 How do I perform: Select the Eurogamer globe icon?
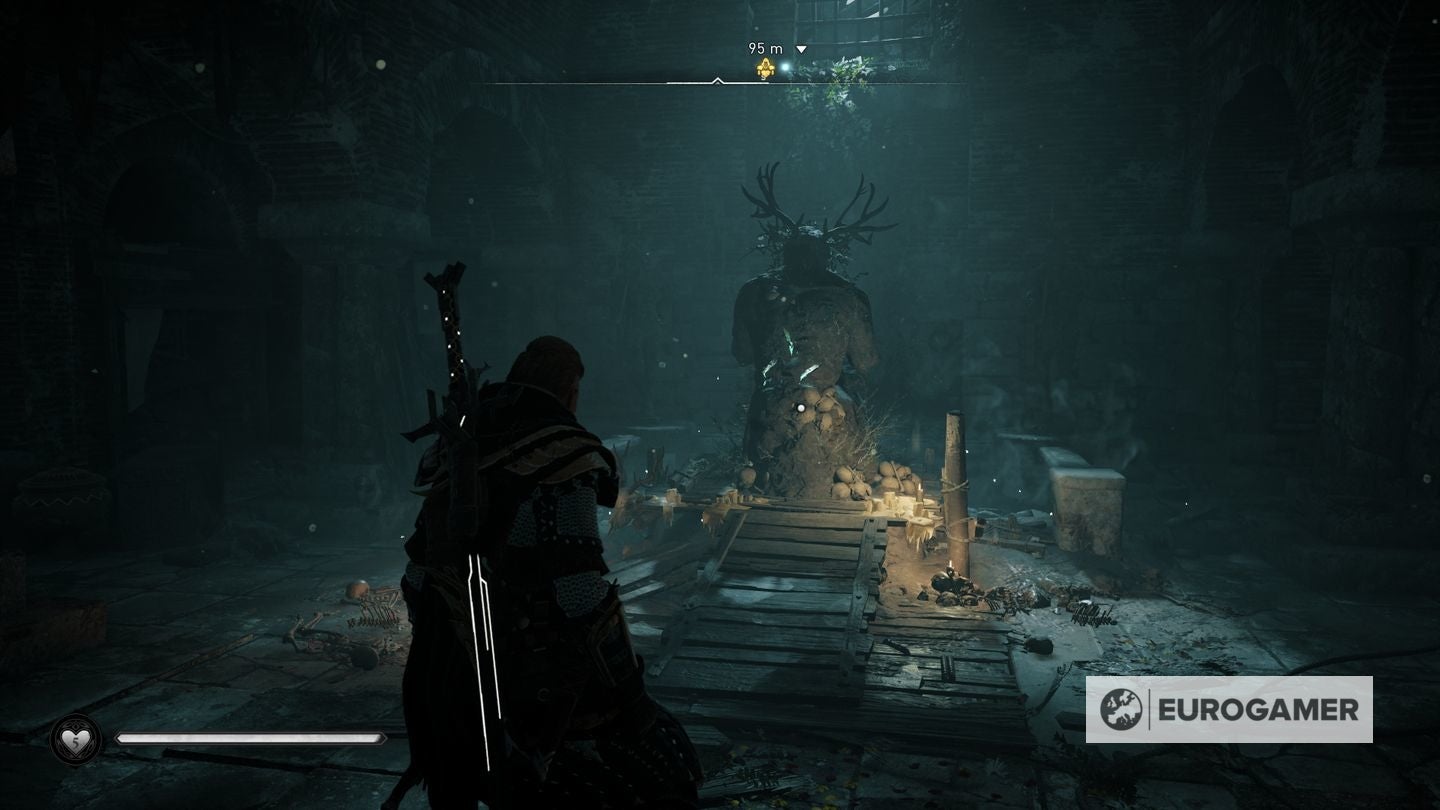pyautogui.click(x=1122, y=709)
